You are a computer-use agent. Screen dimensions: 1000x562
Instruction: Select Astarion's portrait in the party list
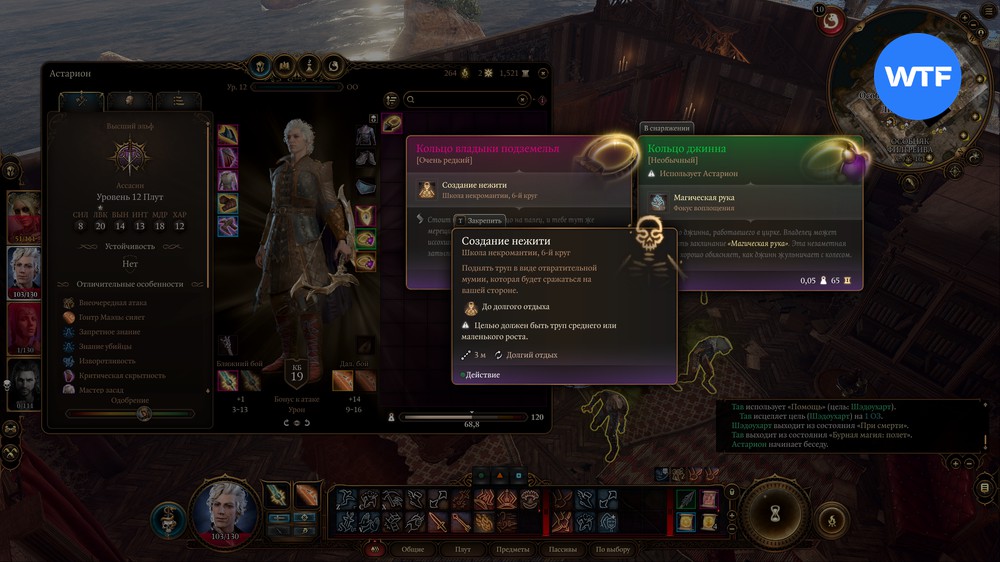(24, 267)
